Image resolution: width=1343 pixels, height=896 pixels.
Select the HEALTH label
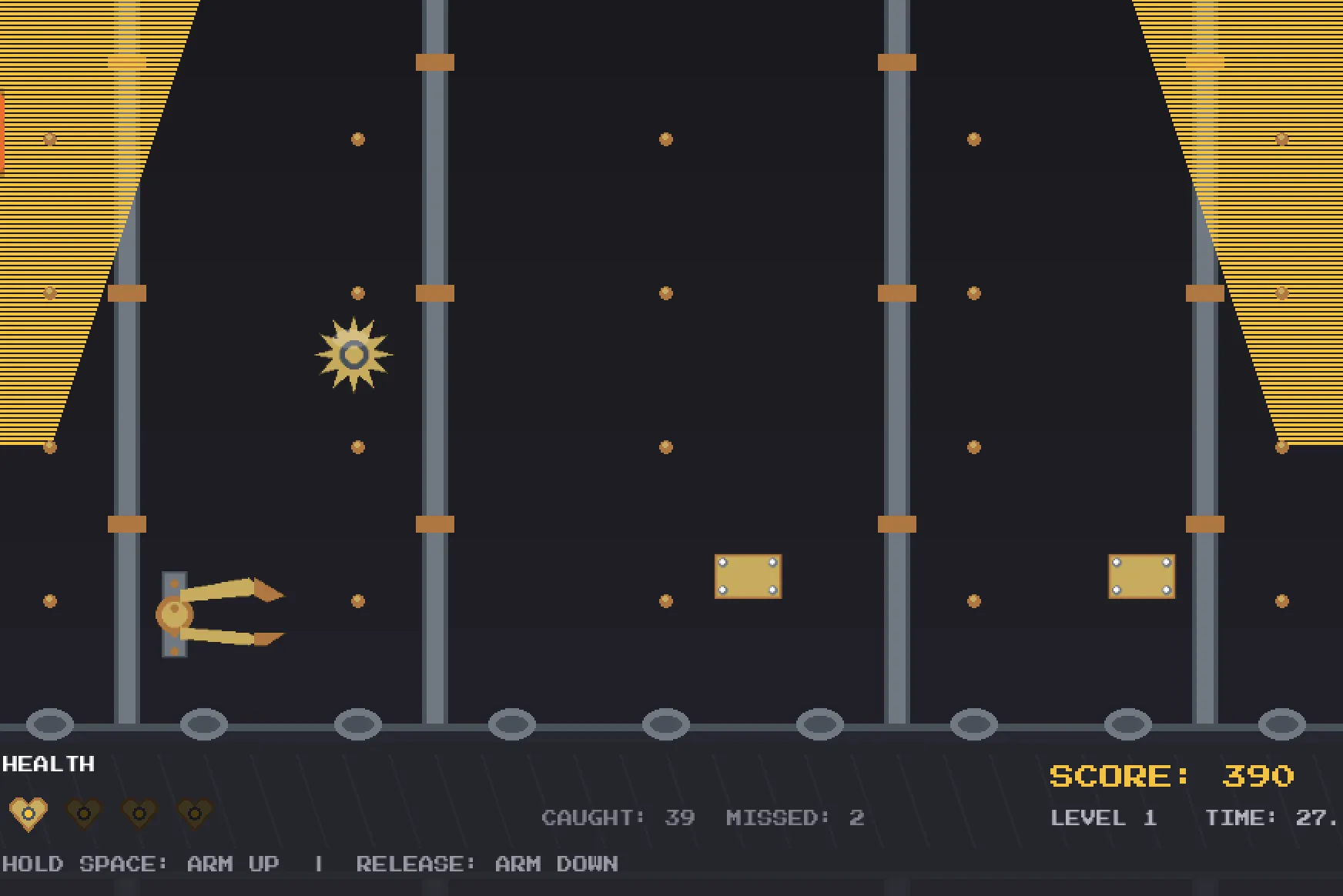[48, 764]
